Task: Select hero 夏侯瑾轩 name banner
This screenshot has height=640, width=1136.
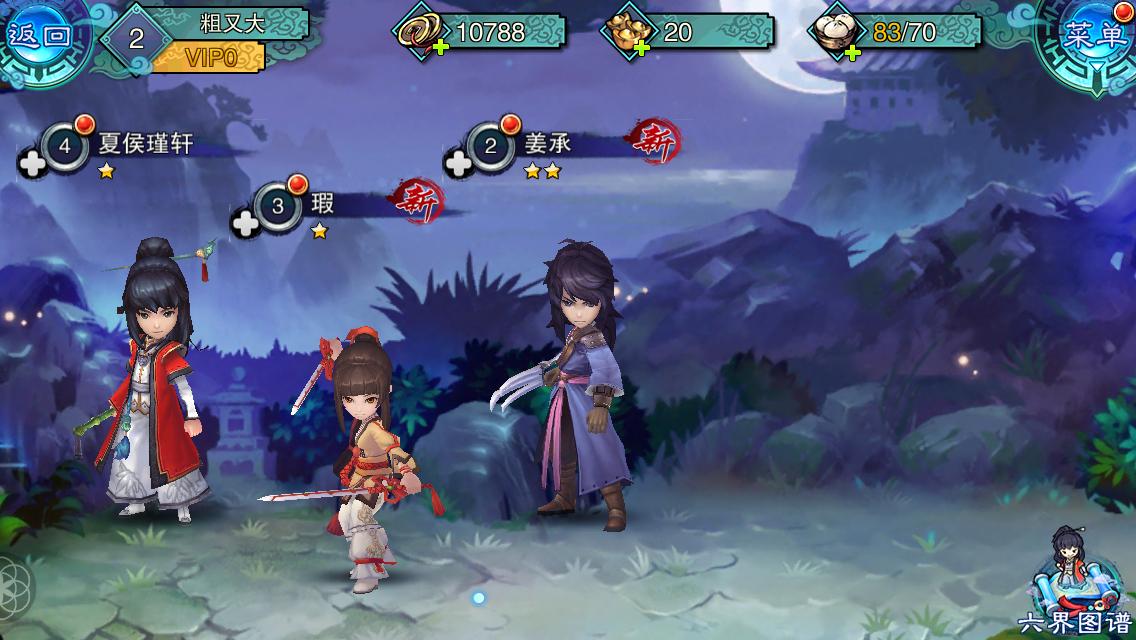Action: pos(144,146)
